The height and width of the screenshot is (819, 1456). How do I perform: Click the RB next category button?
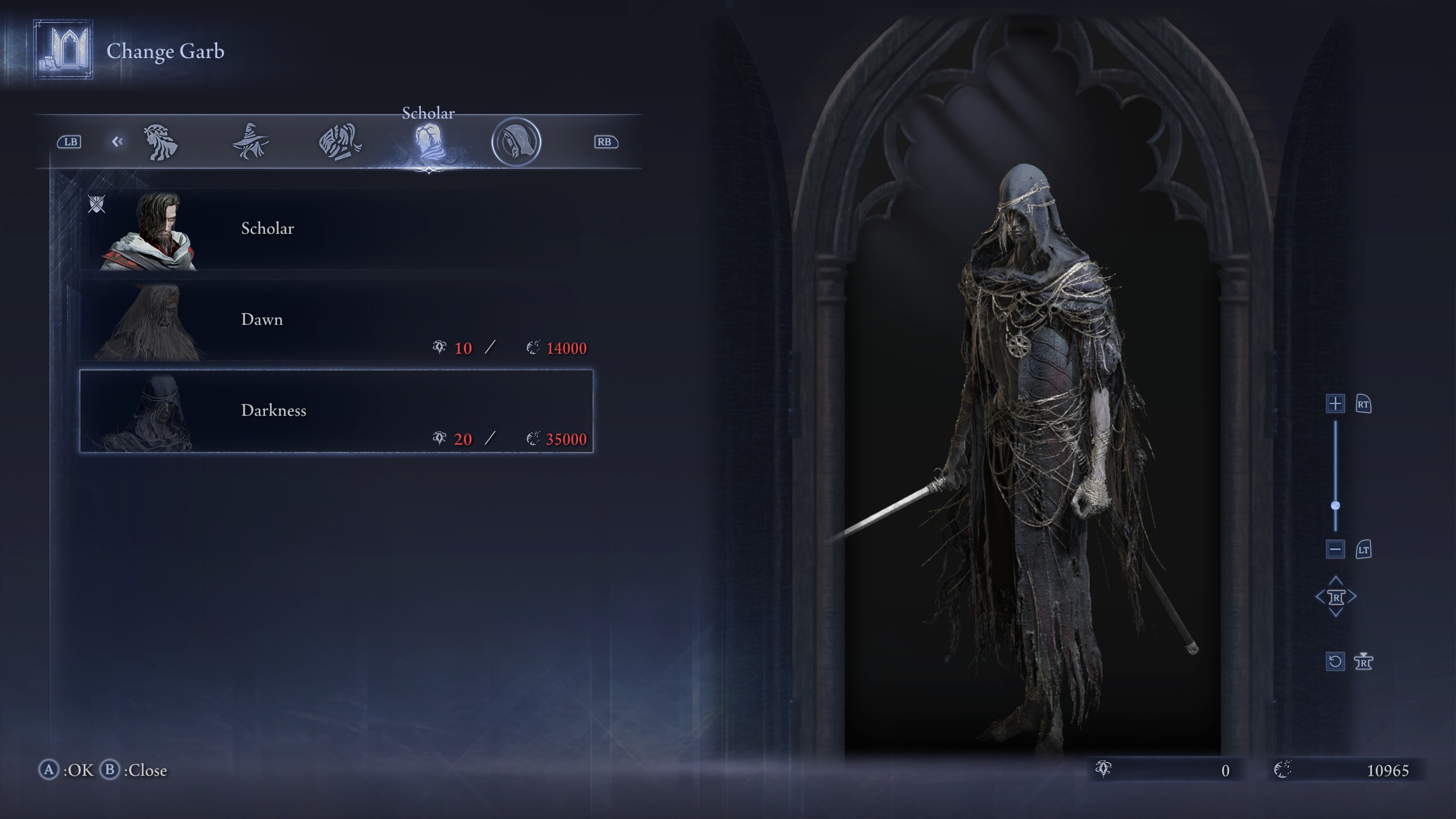[x=605, y=142]
